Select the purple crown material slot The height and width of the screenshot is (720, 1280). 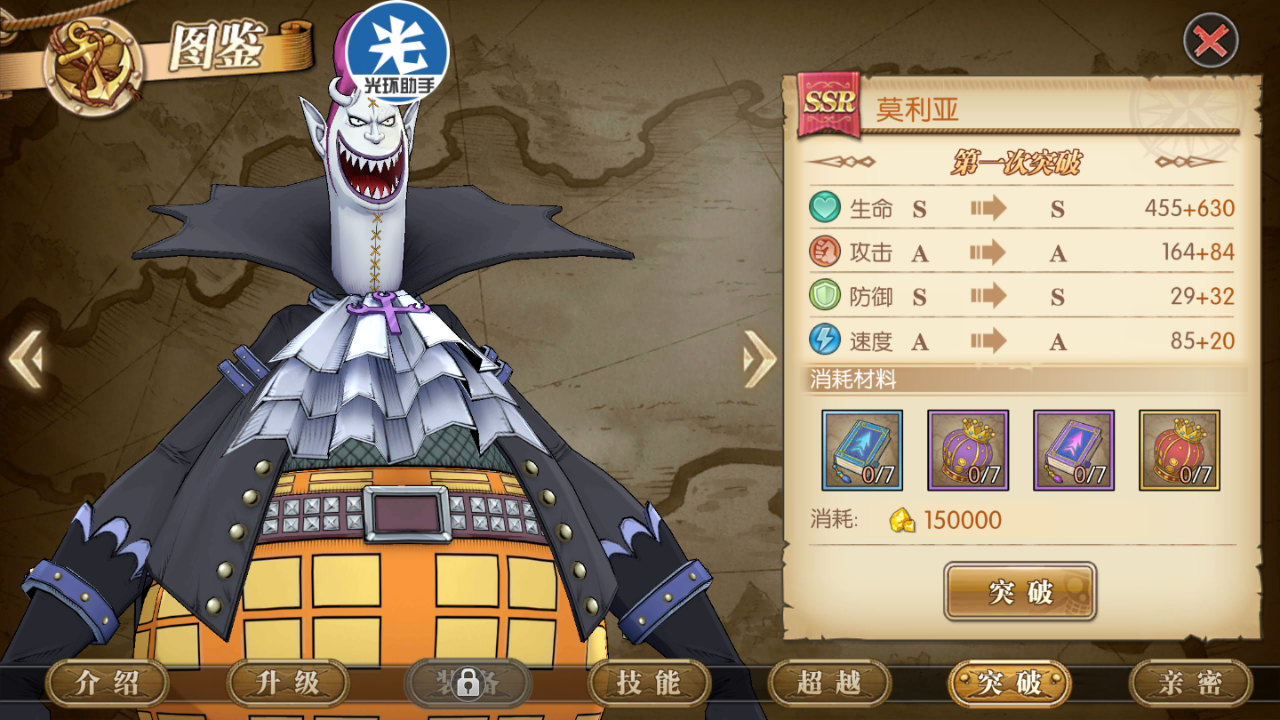(x=968, y=450)
